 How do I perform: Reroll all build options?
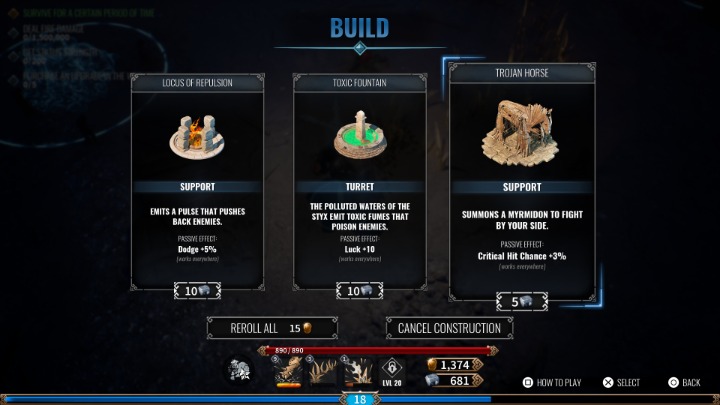click(271, 328)
